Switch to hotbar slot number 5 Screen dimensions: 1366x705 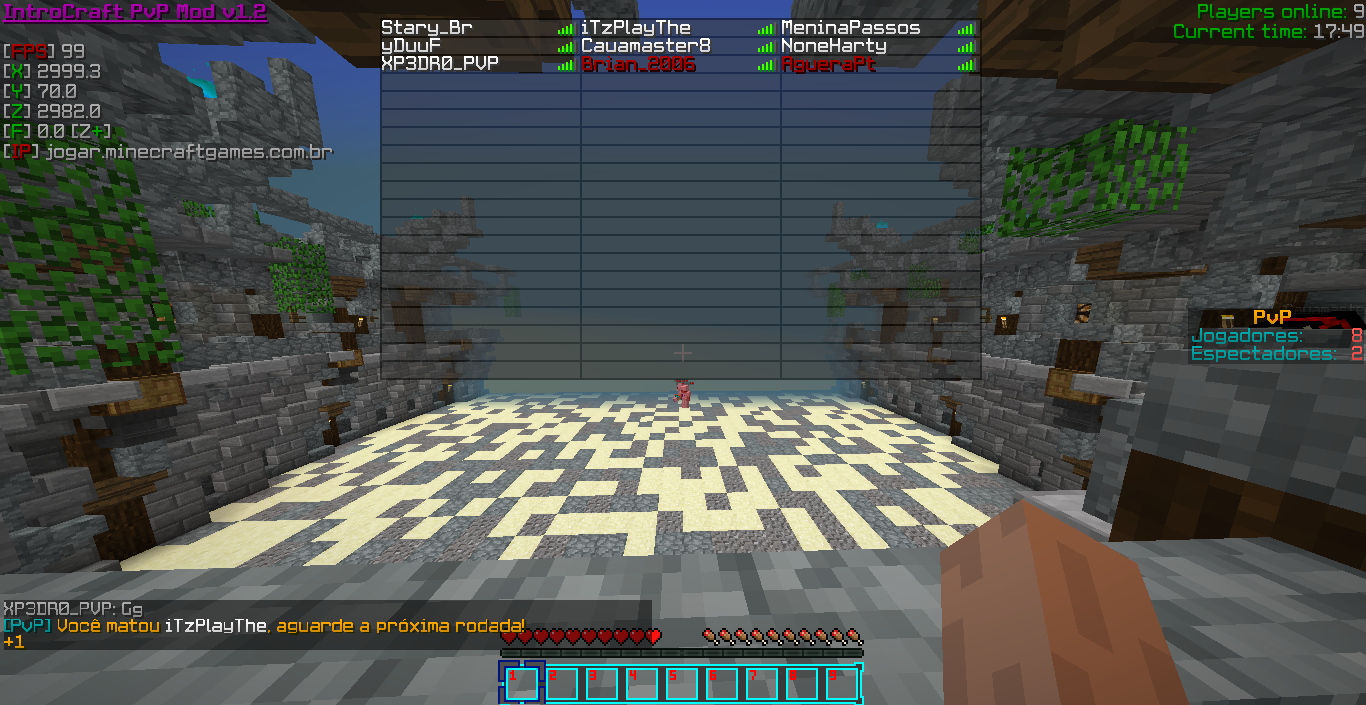coord(681,684)
